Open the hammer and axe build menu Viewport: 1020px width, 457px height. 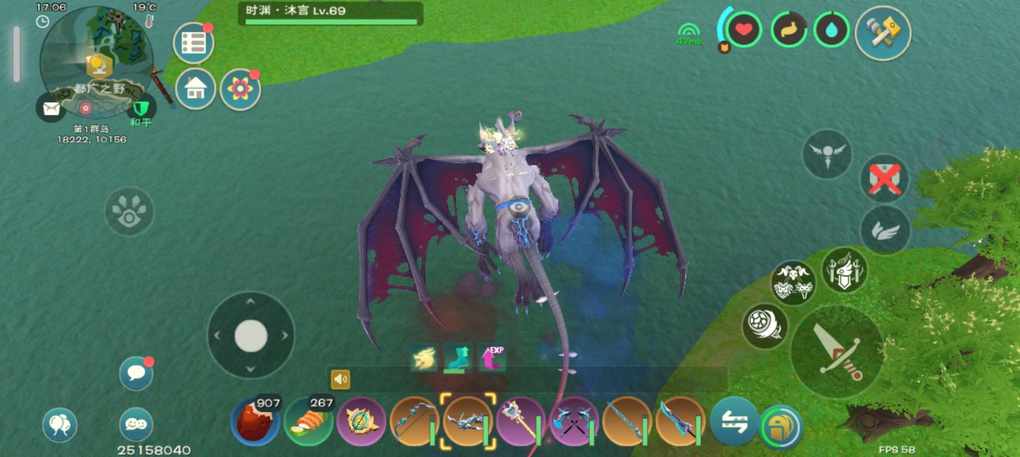coord(883,33)
